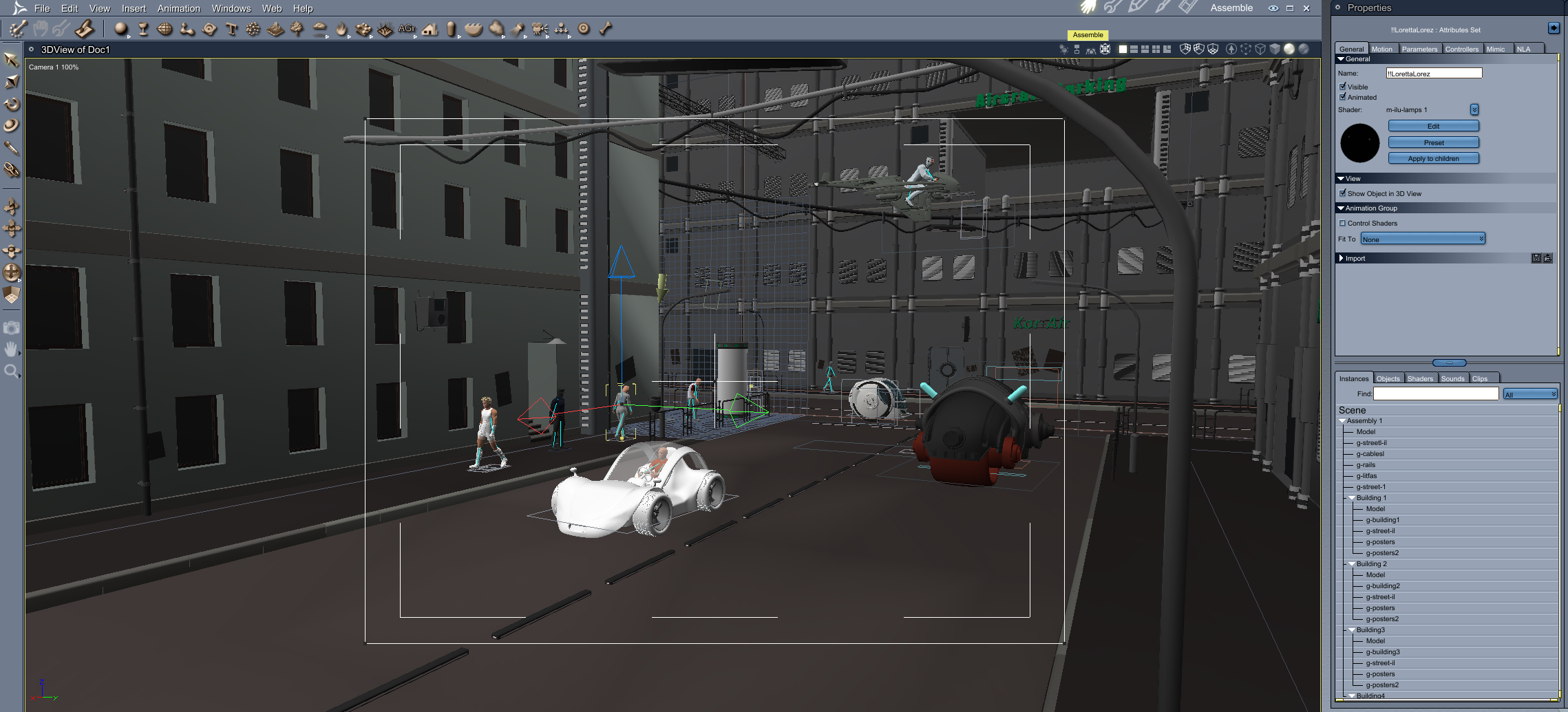Click the Edit shader button
Screen dimensions: 1568x712
point(1433,126)
